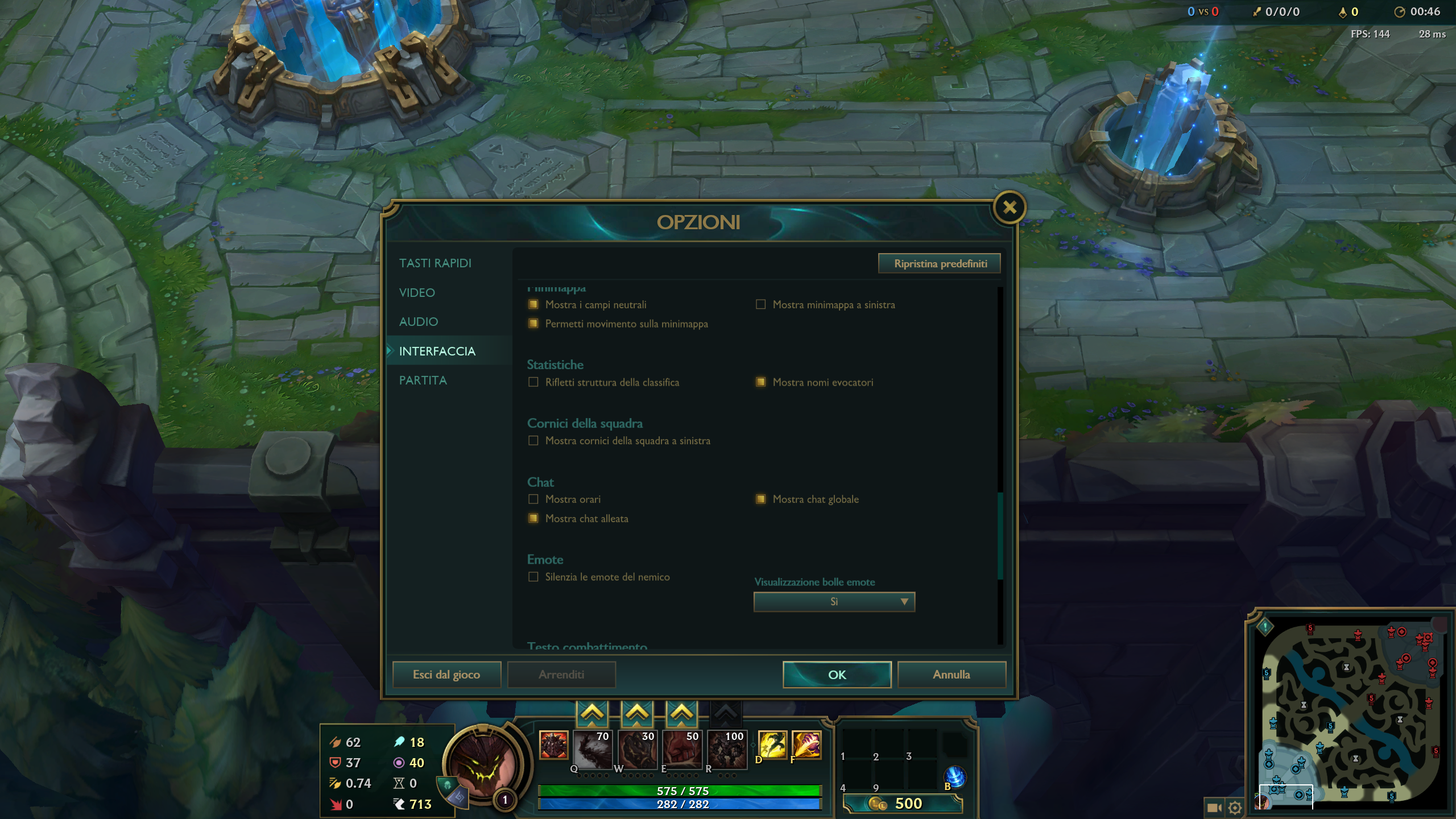This screenshot has width=1456, height=819.
Task: Click Ripristina predefiniti button
Action: click(x=940, y=263)
